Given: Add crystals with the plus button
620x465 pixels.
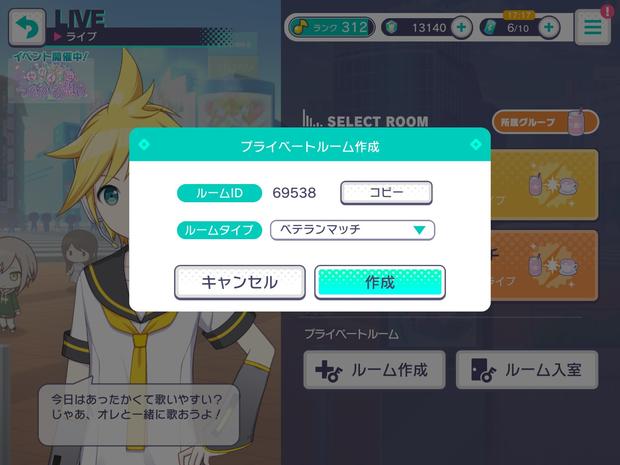Looking at the screenshot, I should pos(461,28).
